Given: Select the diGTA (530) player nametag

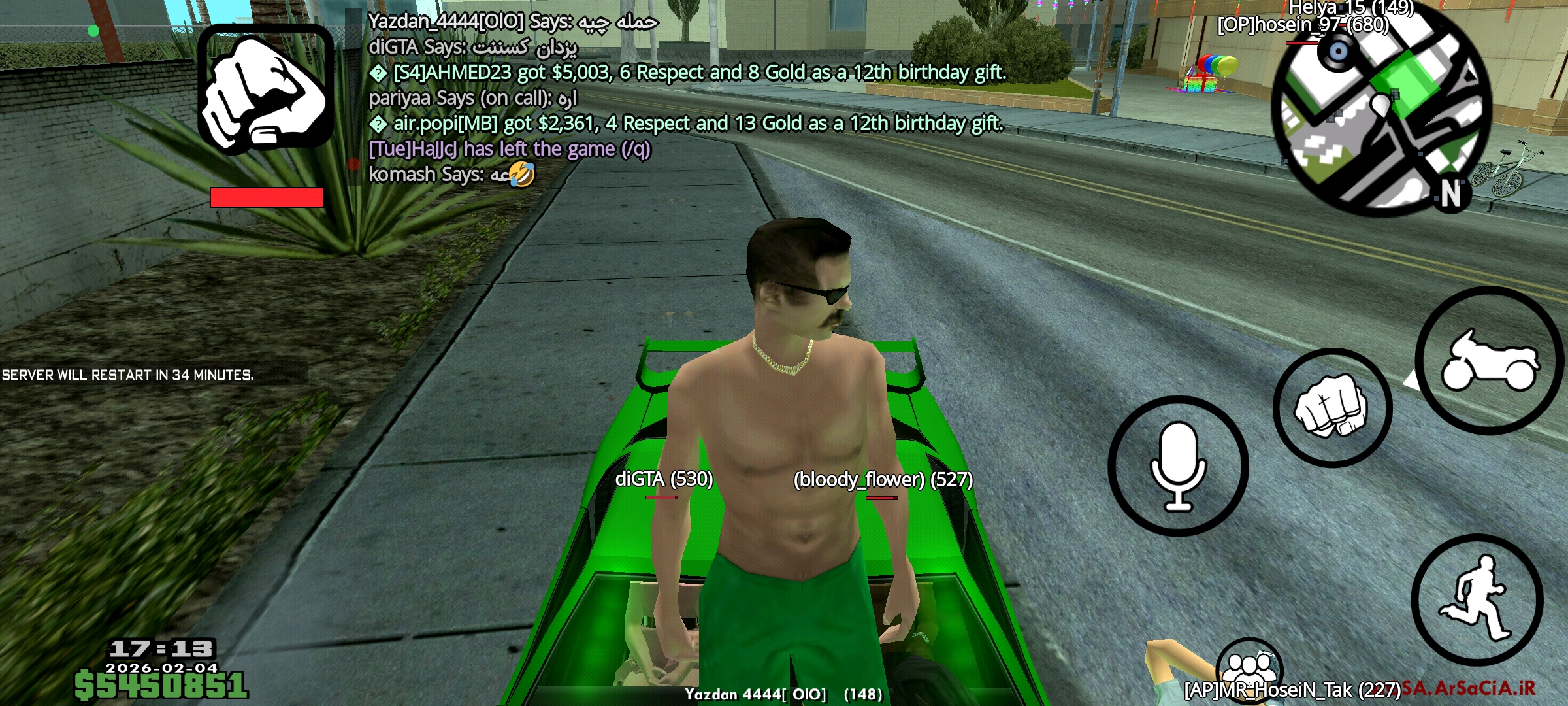Looking at the screenshot, I should click(664, 480).
